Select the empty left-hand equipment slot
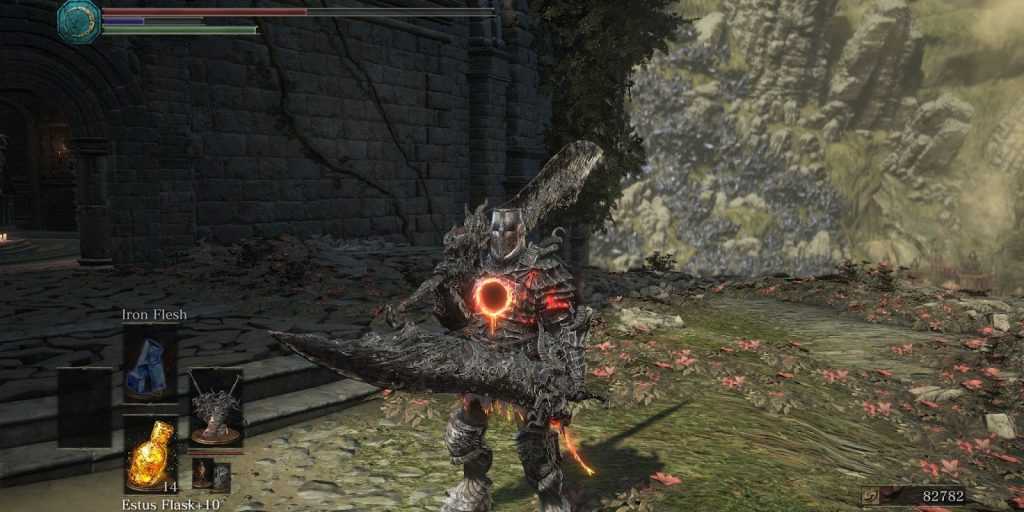The image size is (1024, 512). coord(84,407)
